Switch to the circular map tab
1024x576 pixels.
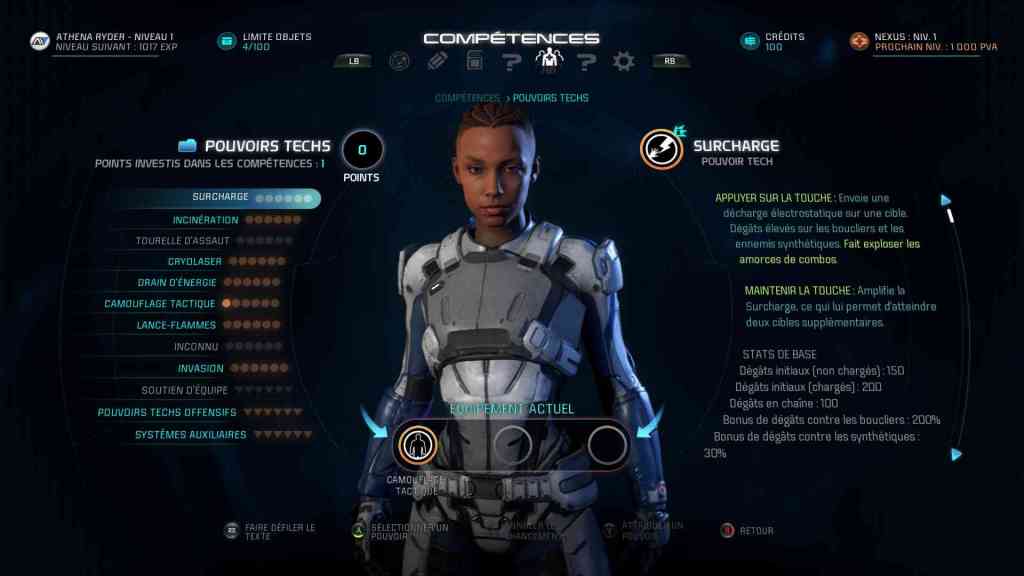(399, 61)
